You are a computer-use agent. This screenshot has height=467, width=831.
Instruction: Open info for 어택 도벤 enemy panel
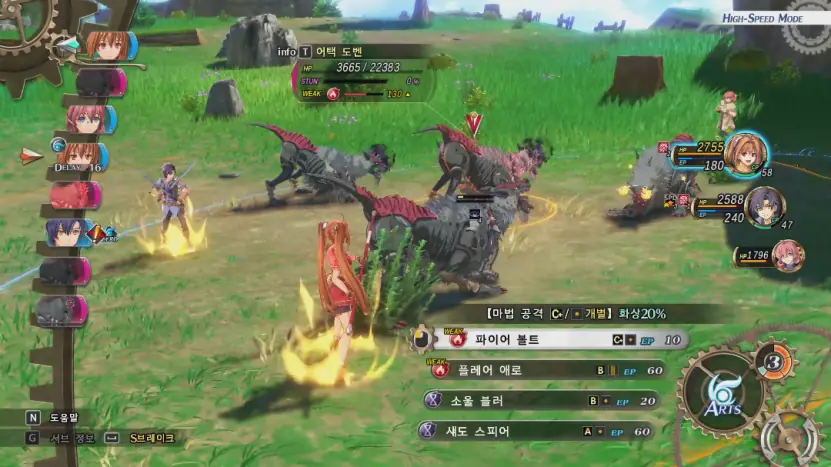(287, 50)
